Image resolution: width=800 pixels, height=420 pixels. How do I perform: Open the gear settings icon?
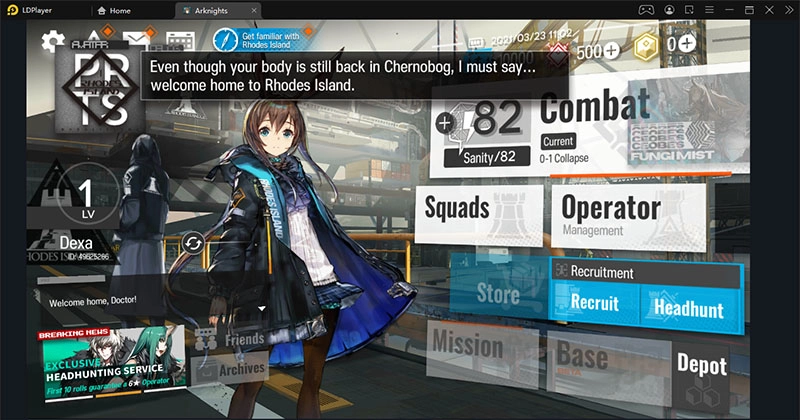[53, 42]
